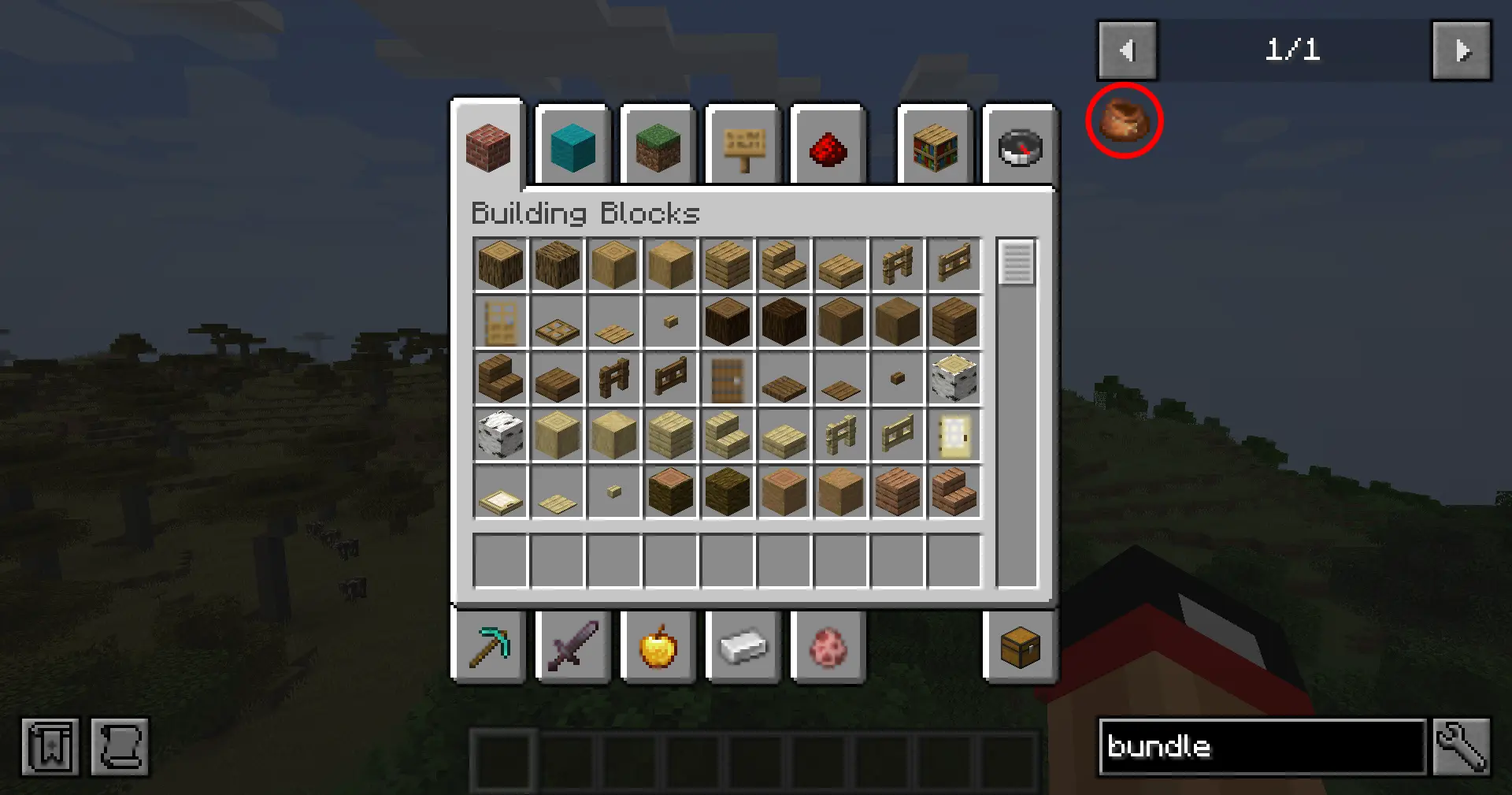Image resolution: width=1512 pixels, height=795 pixels.
Task: Click the circled bundle icon
Action: tap(1124, 120)
